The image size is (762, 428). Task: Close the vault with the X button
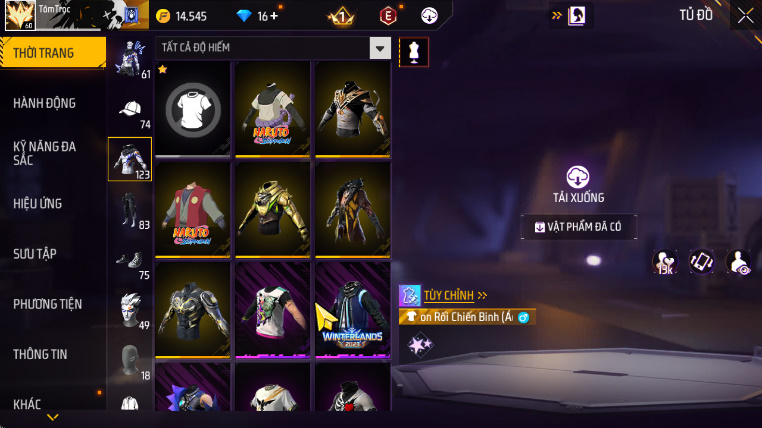coord(745,15)
